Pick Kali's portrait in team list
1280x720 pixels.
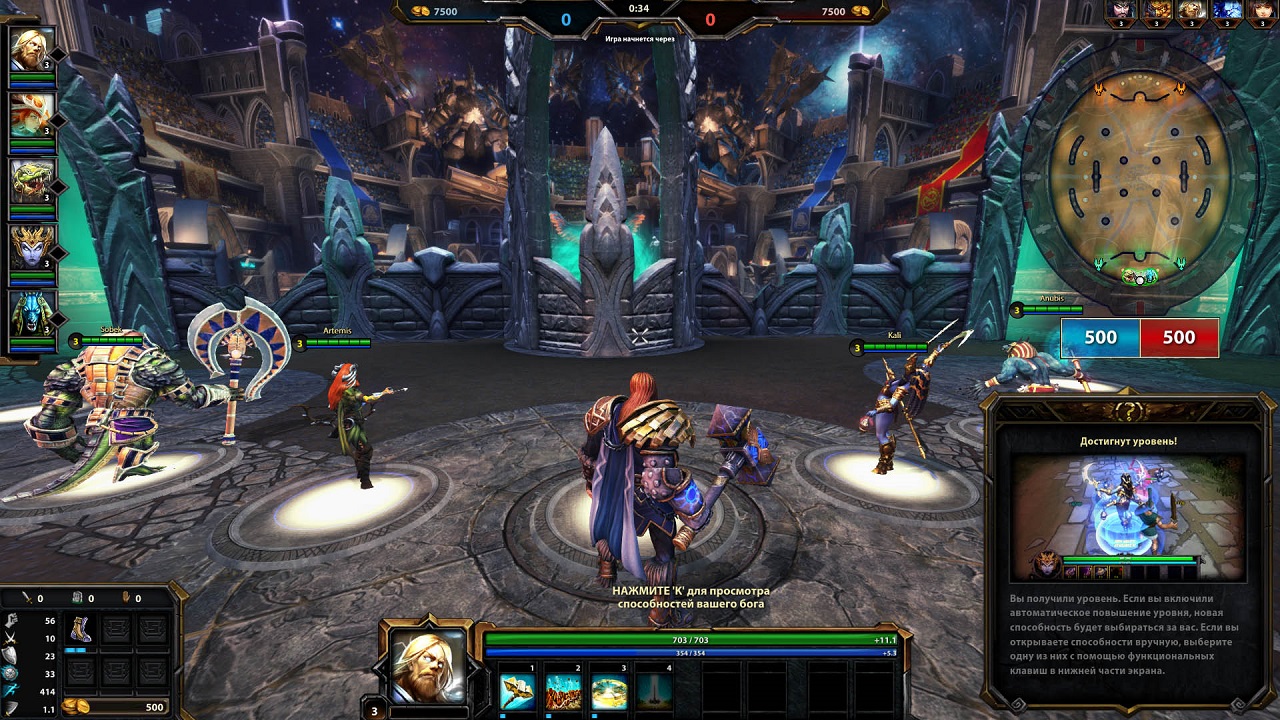tap(30, 247)
